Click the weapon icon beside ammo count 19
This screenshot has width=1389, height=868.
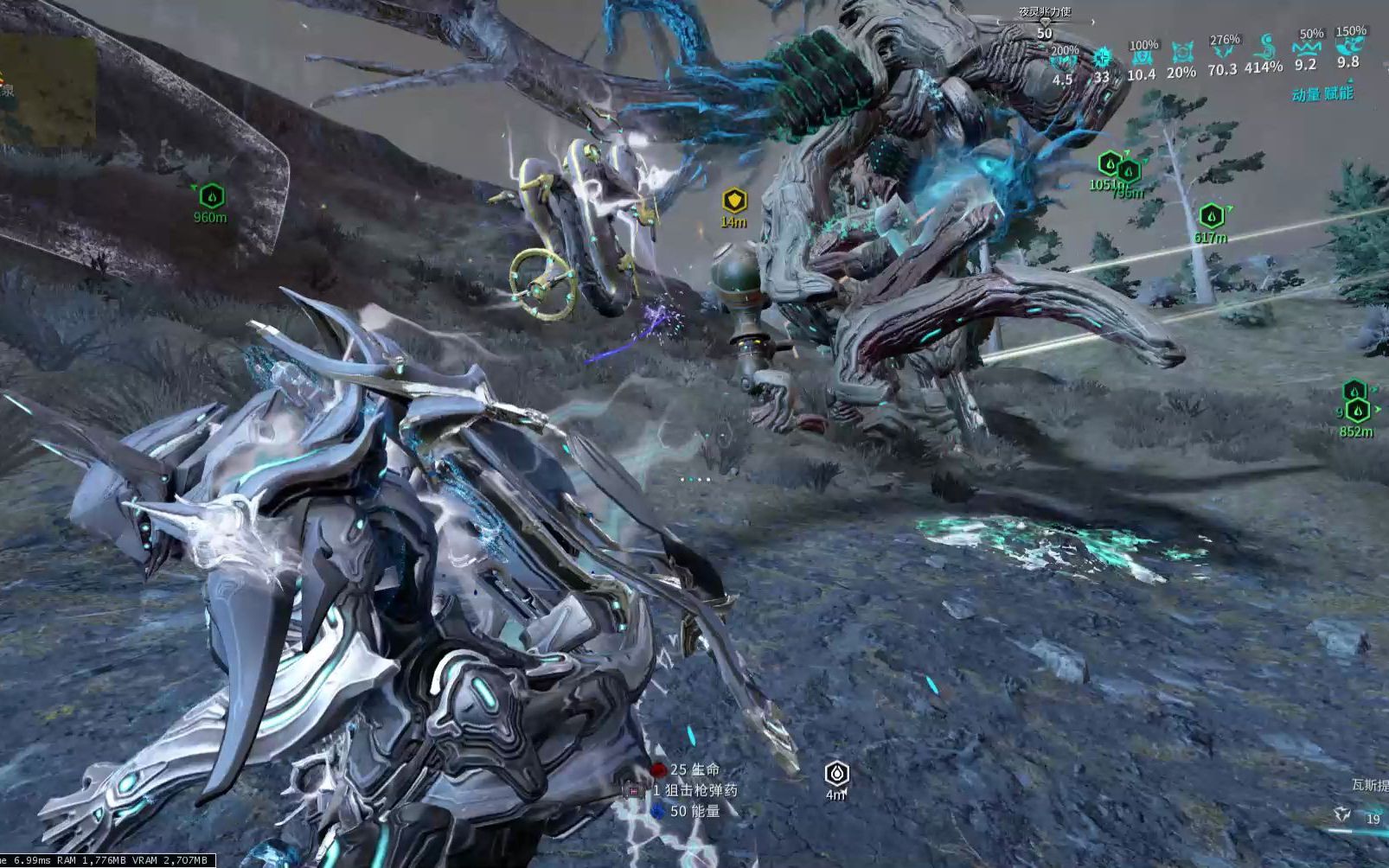(x=1341, y=814)
